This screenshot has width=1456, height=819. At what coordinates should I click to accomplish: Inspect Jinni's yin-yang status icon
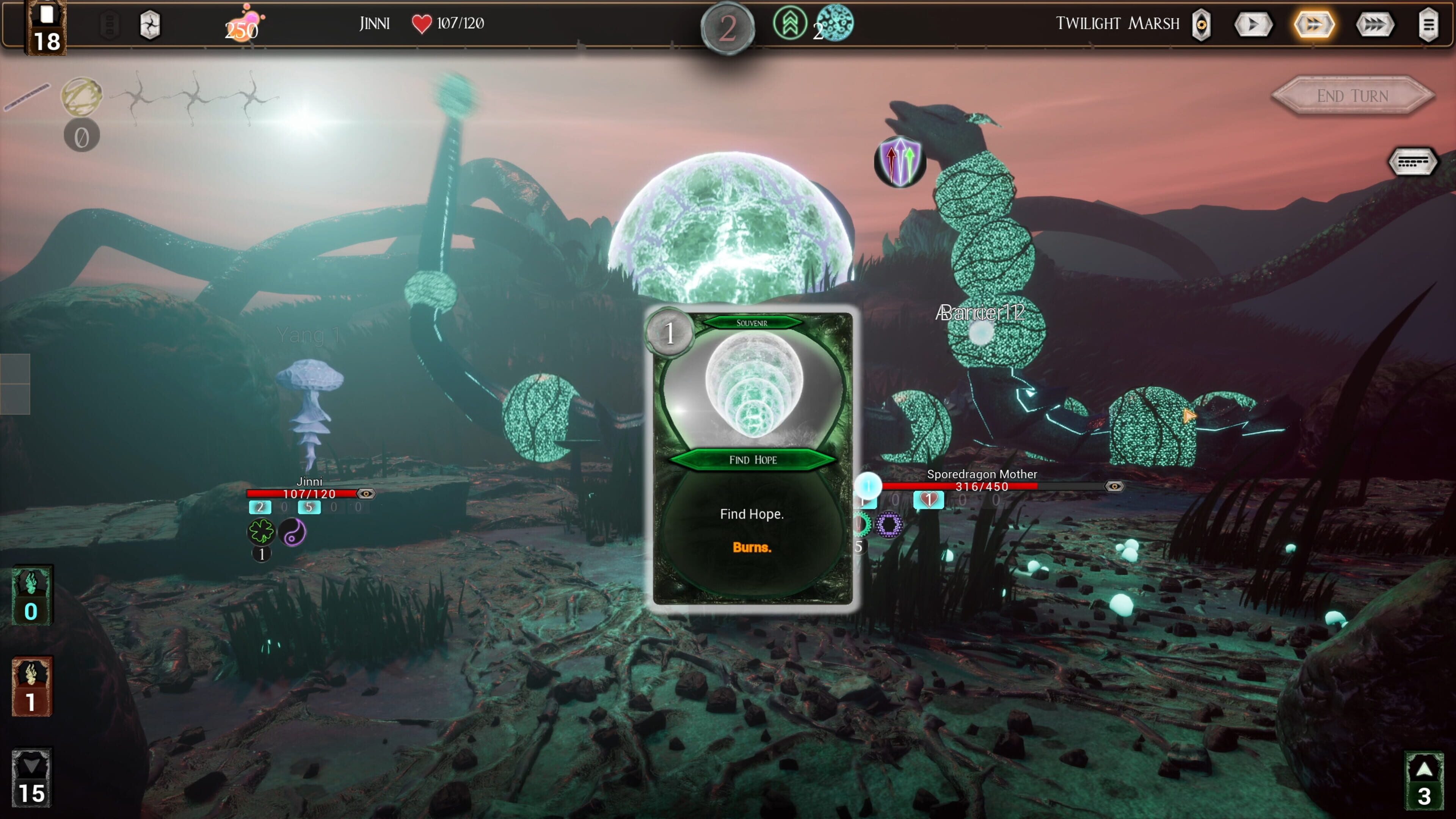(x=293, y=532)
